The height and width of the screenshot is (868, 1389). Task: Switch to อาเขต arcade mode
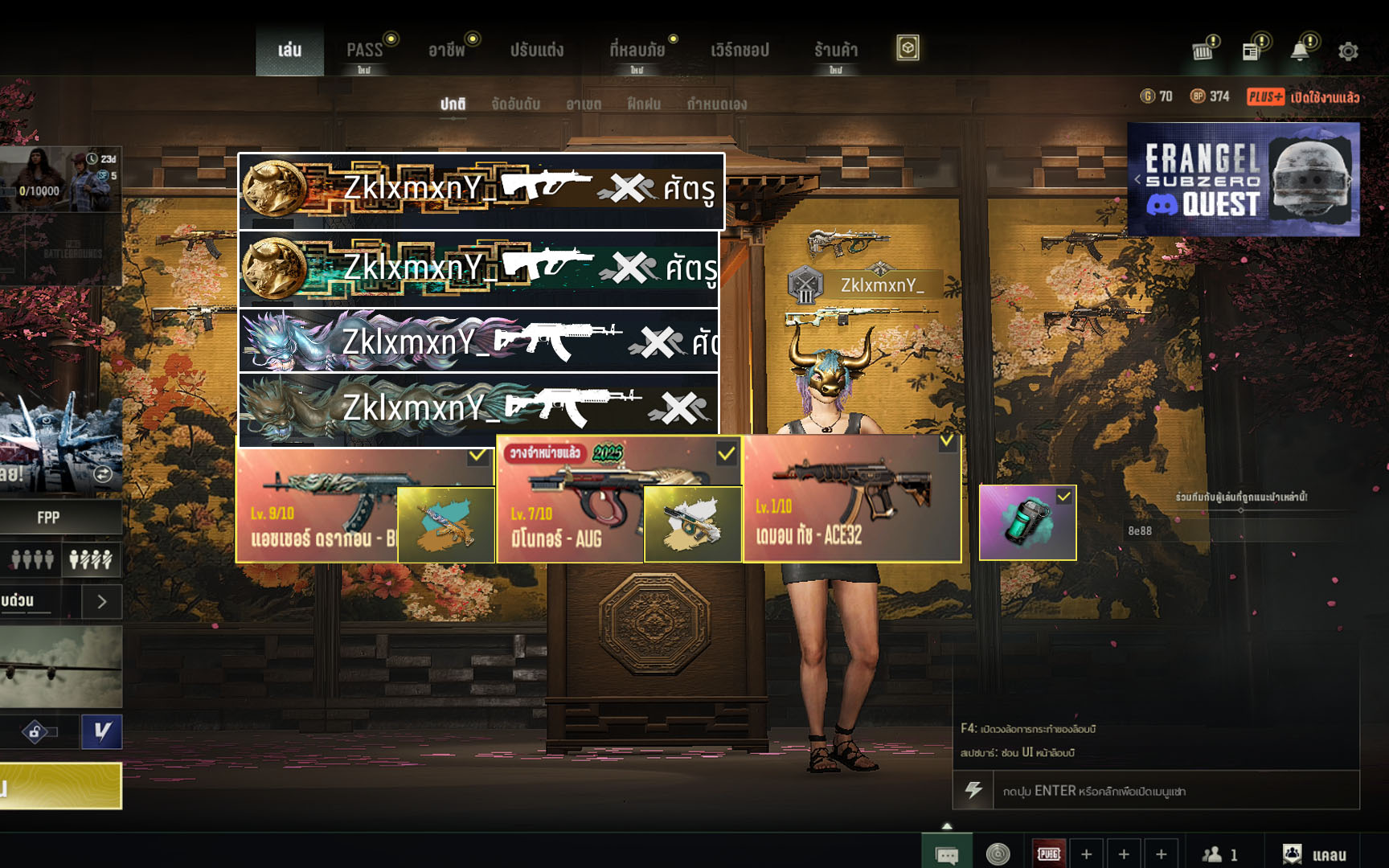584,104
